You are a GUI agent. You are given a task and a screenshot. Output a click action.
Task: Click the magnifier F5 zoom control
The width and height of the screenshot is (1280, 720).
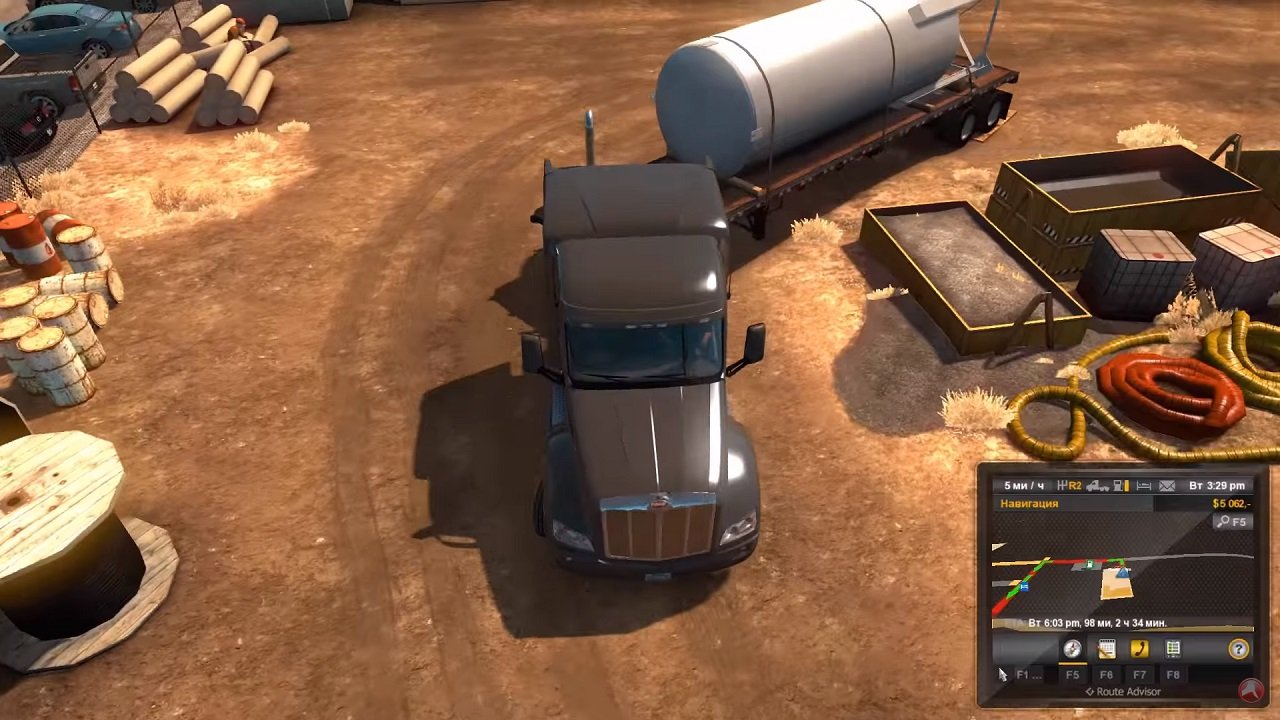coord(1231,521)
